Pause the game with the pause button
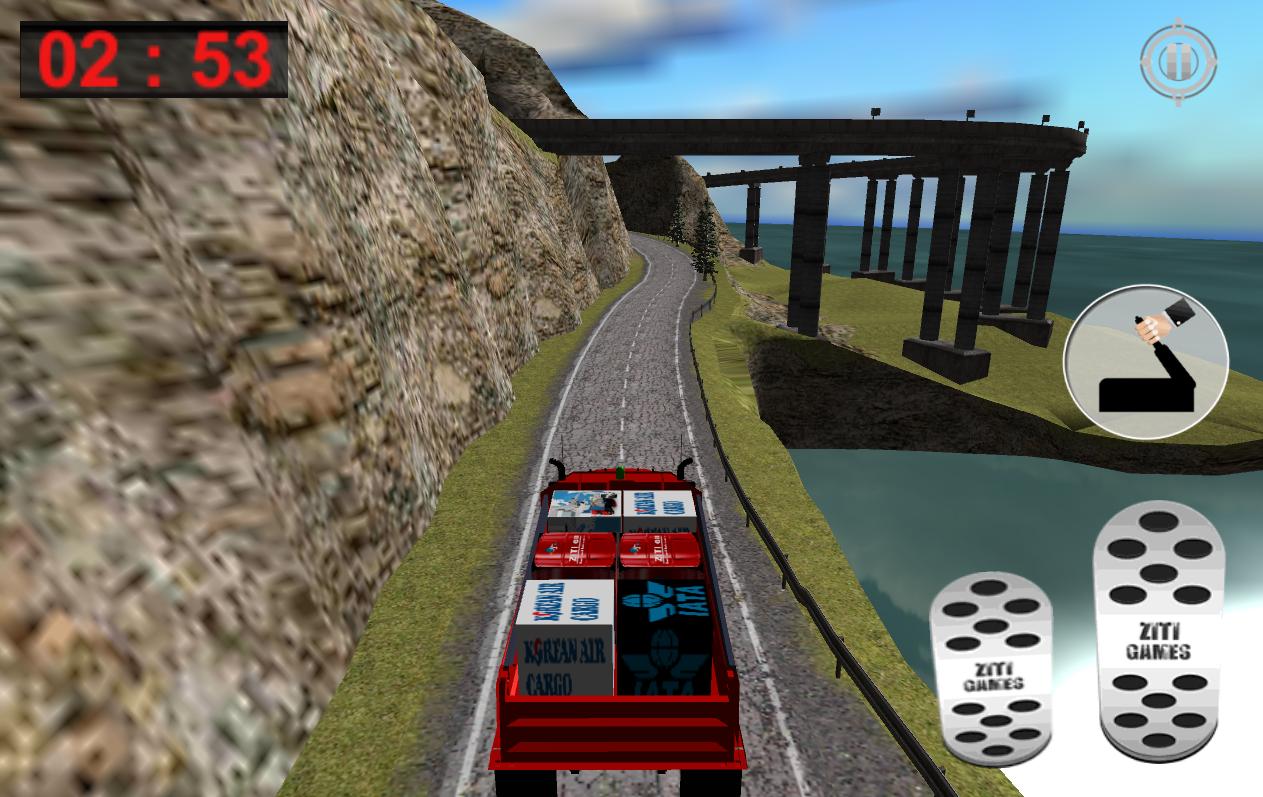Screen dimensions: 1263x797 pos(1178,62)
